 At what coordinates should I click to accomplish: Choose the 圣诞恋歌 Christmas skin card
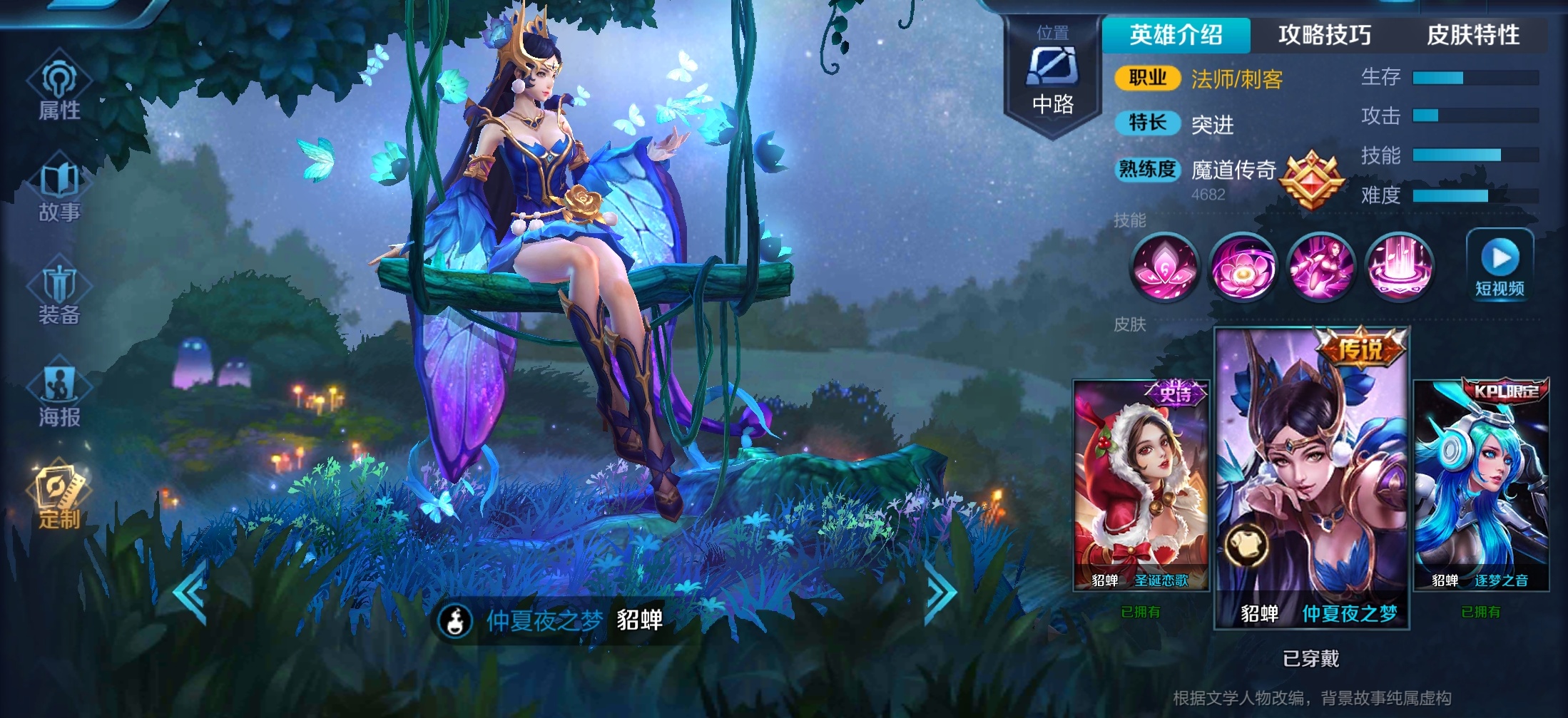coord(1141,485)
